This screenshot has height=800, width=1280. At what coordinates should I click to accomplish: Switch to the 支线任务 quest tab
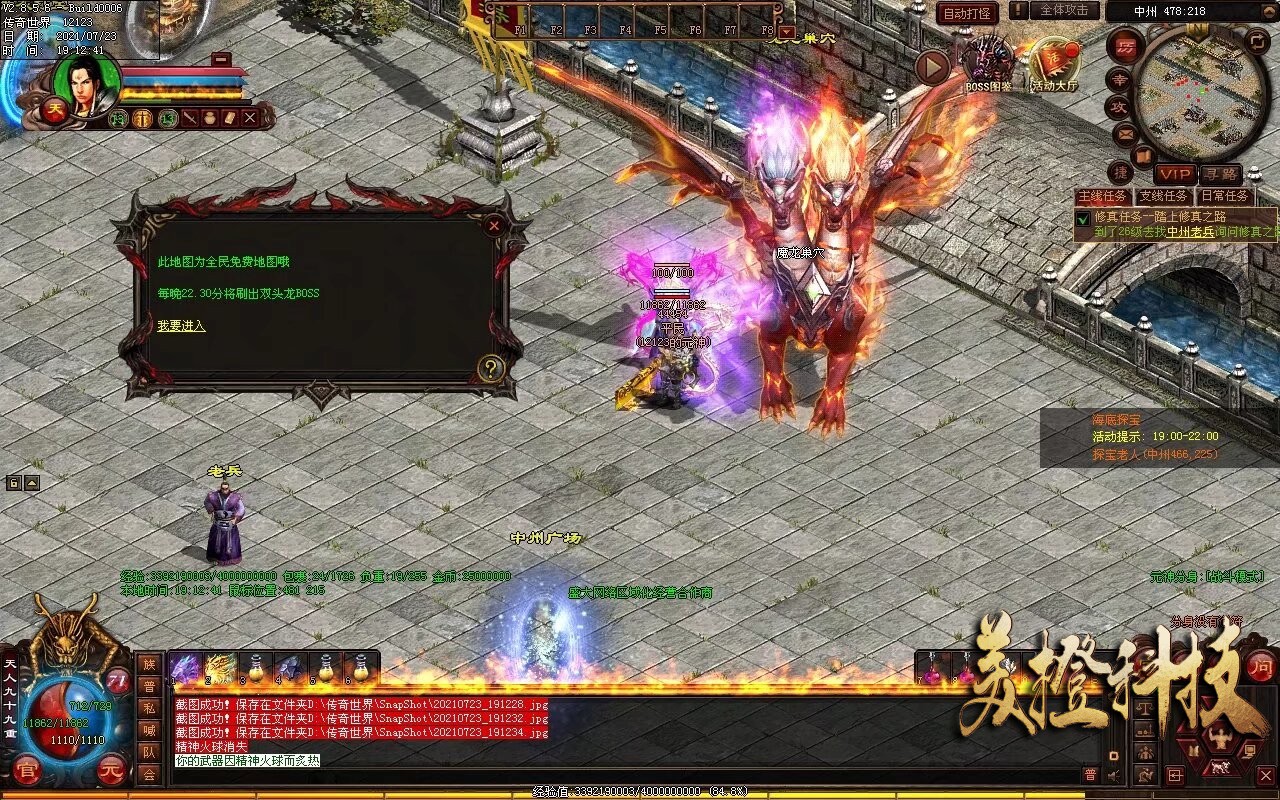click(x=1164, y=197)
